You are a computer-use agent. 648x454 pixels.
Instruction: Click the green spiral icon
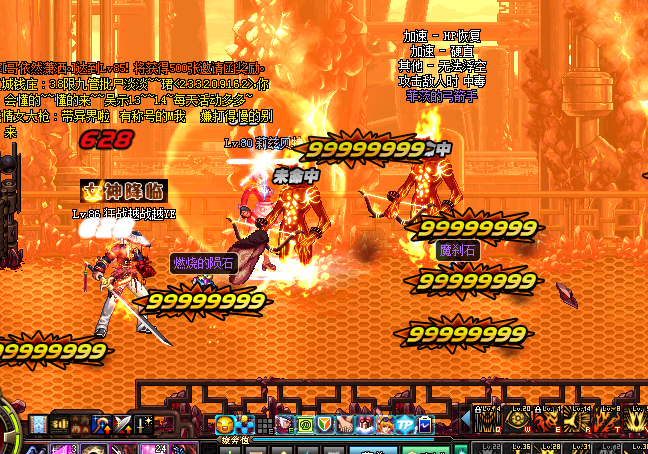(x=304, y=425)
